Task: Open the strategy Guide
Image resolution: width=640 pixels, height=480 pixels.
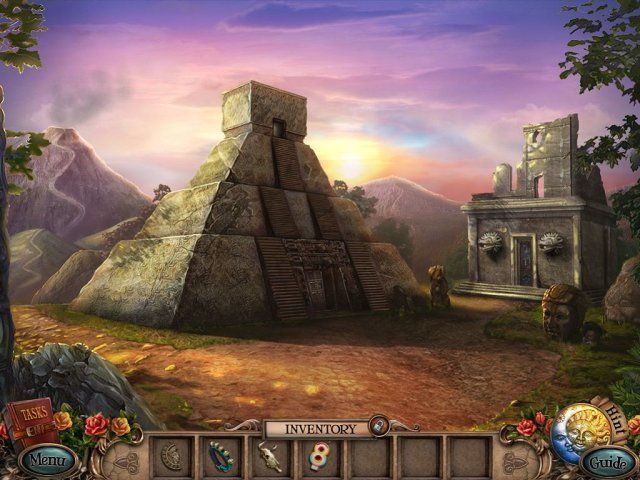Action: [607, 462]
